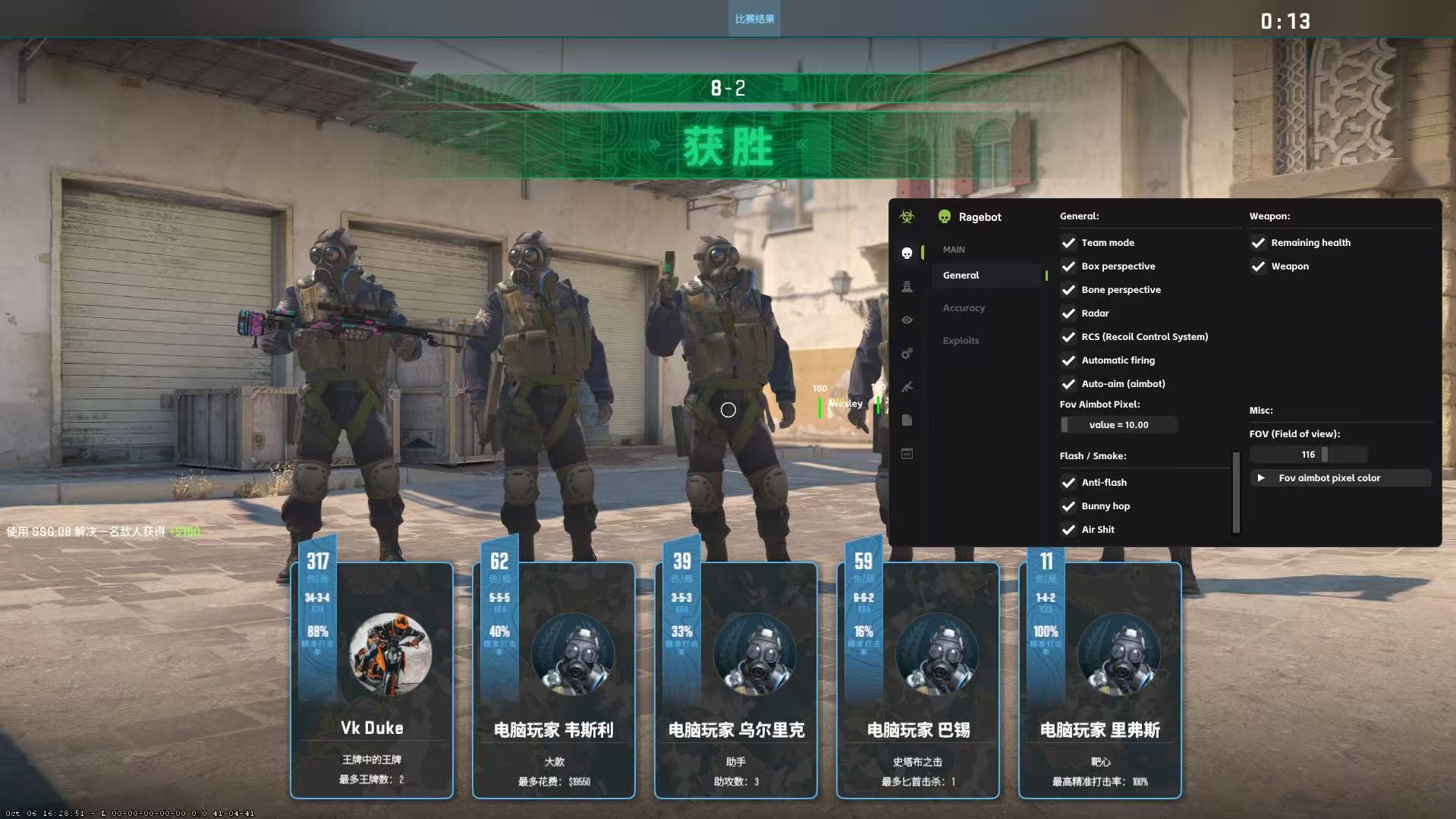
Task: Select the 电脑玩家 巴锡 player card
Action: pyautogui.click(x=918, y=680)
